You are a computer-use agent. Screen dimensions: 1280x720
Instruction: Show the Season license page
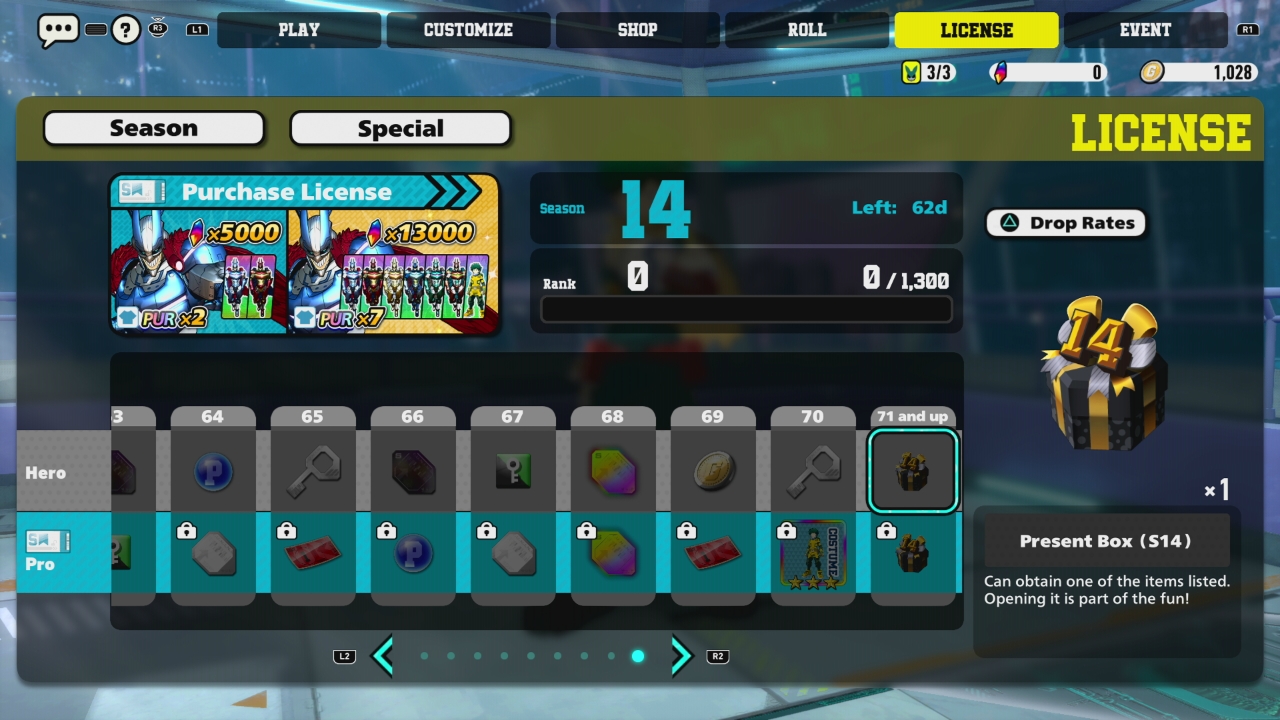(154, 128)
